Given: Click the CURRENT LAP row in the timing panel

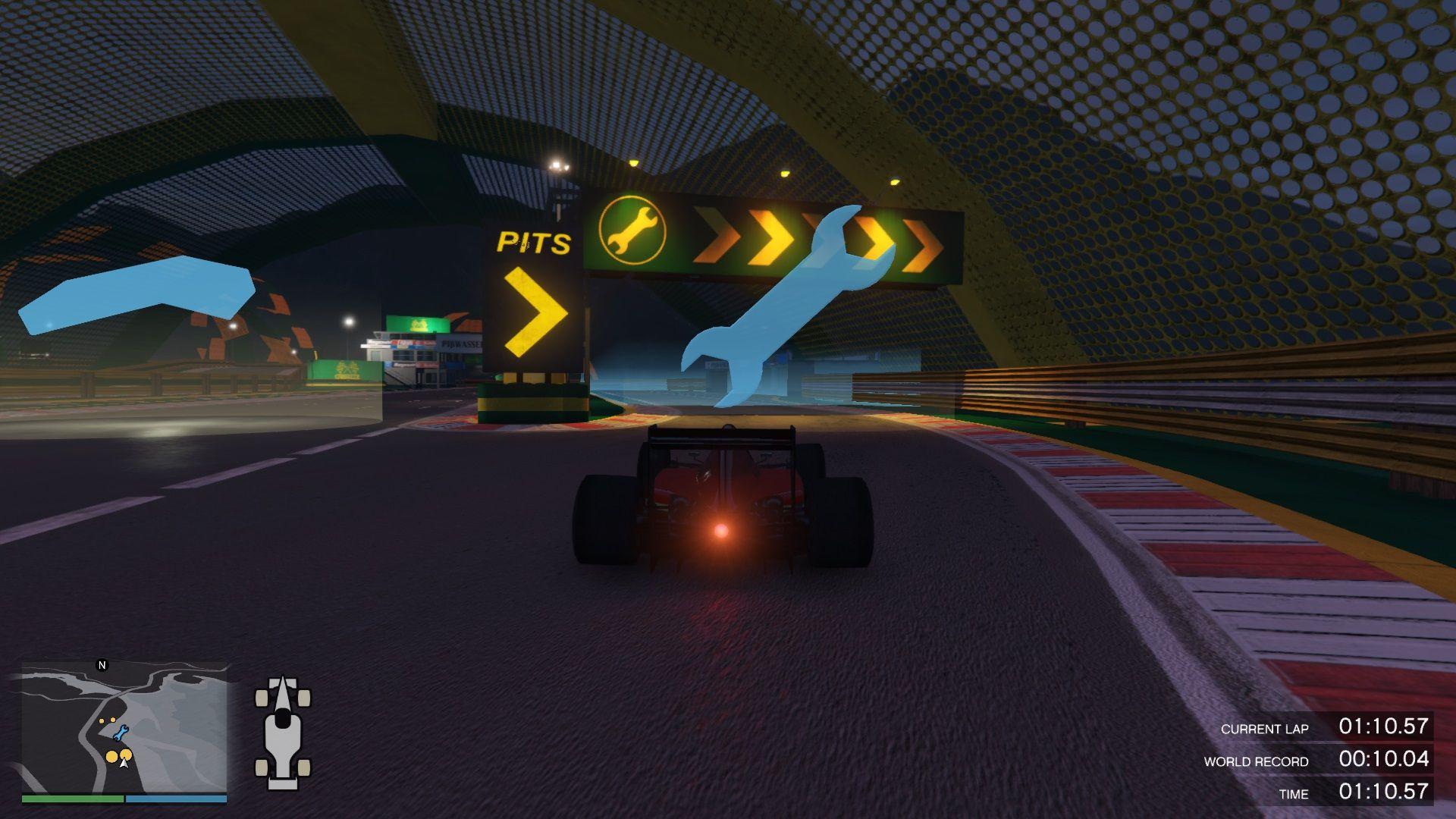Looking at the screenshot, I should 1265,729.
